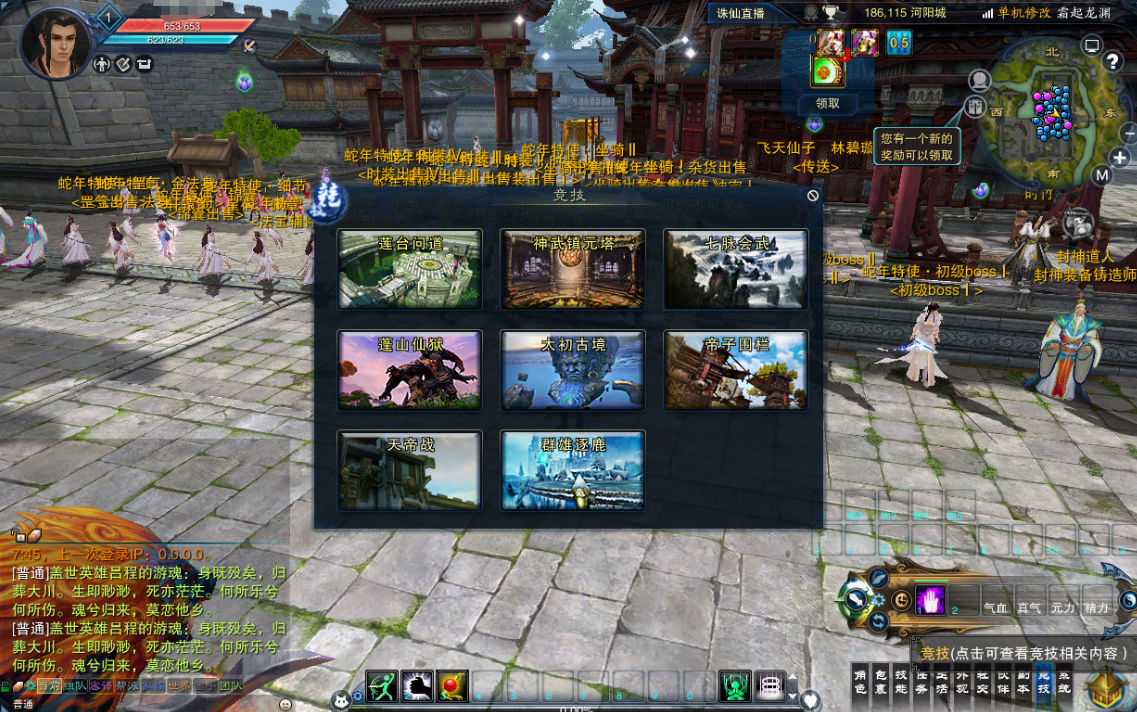Open the 太初古境 arena tile
1137x712 pixels.
(x=573, y=370)
